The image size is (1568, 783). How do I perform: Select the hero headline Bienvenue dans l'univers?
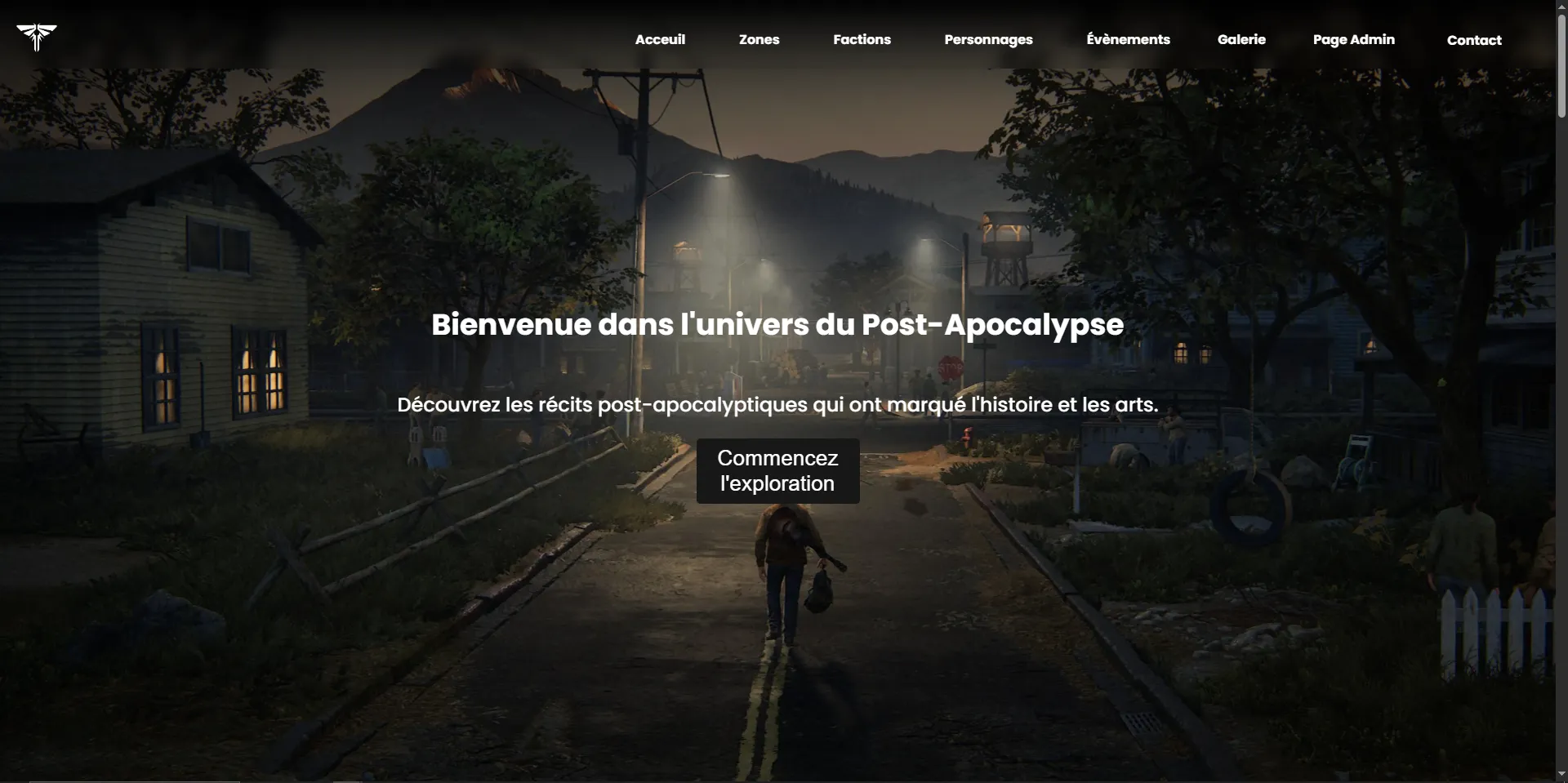(776, 325)
